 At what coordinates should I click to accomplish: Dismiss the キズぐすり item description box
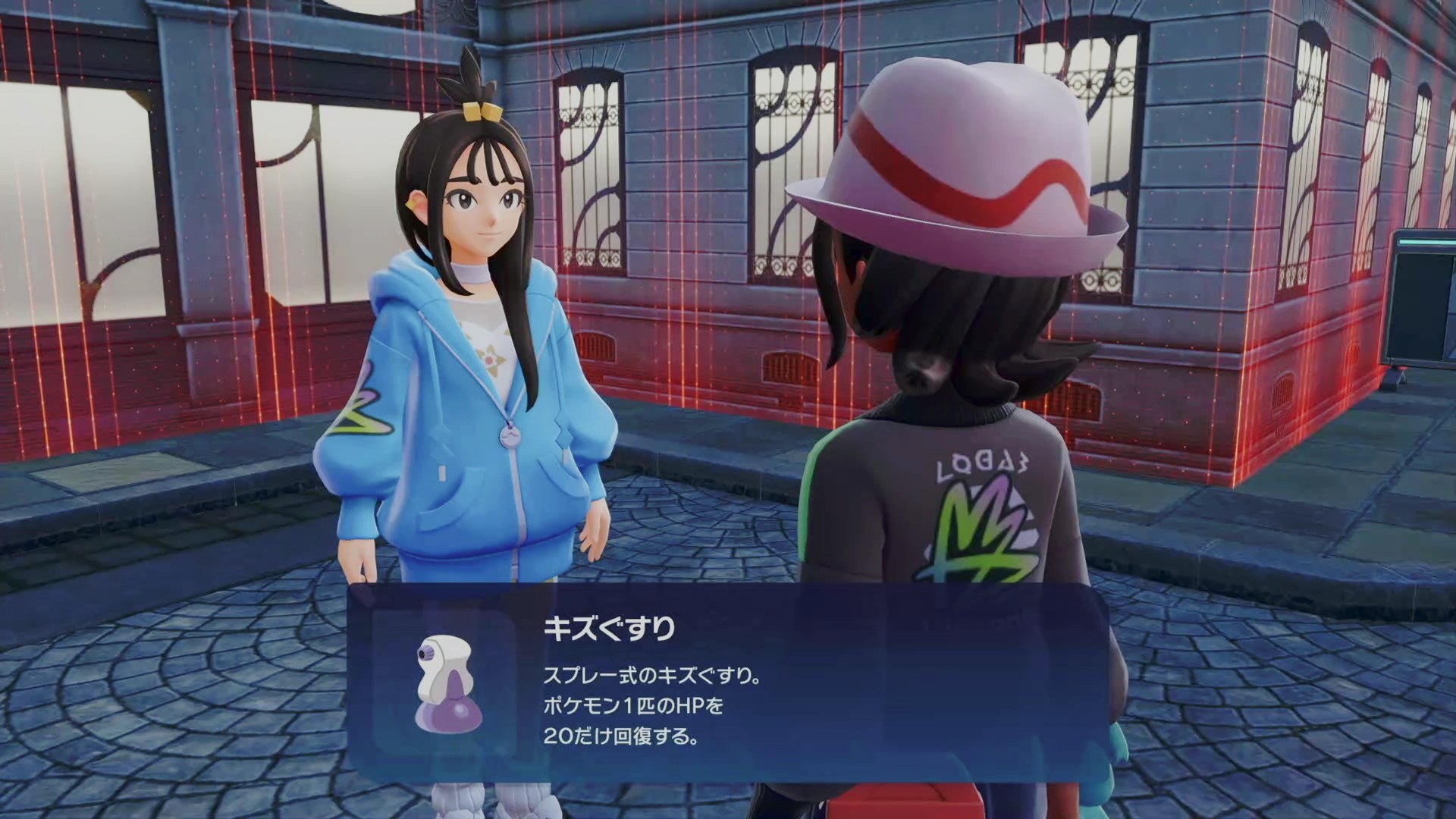tap(728, 682)
